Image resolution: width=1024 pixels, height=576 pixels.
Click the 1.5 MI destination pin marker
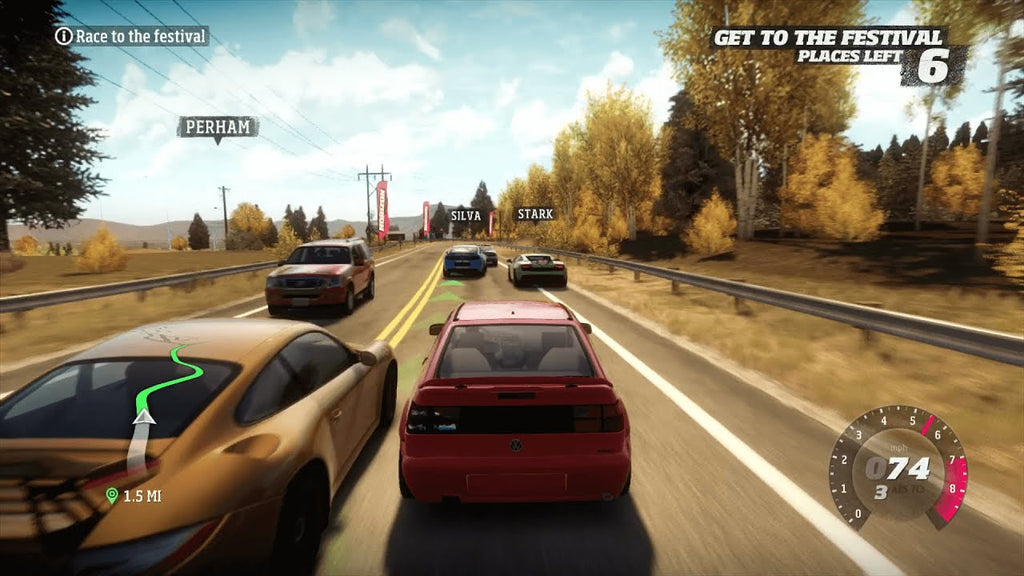112,495
